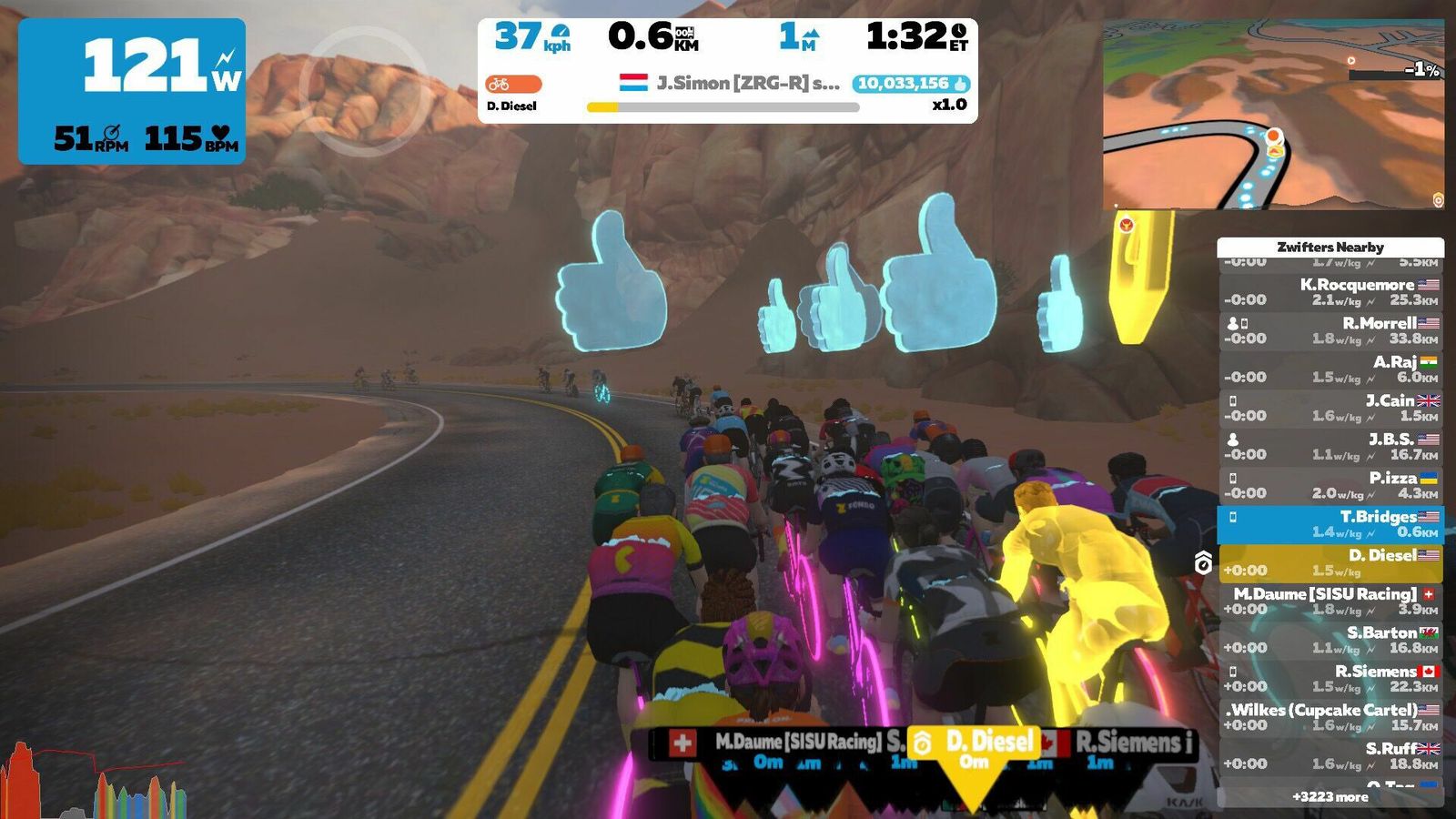This screenshot has height=819, width=1456.
Task: Click A.Raj's row in Zwifters Nearby
Action: 1330,369
